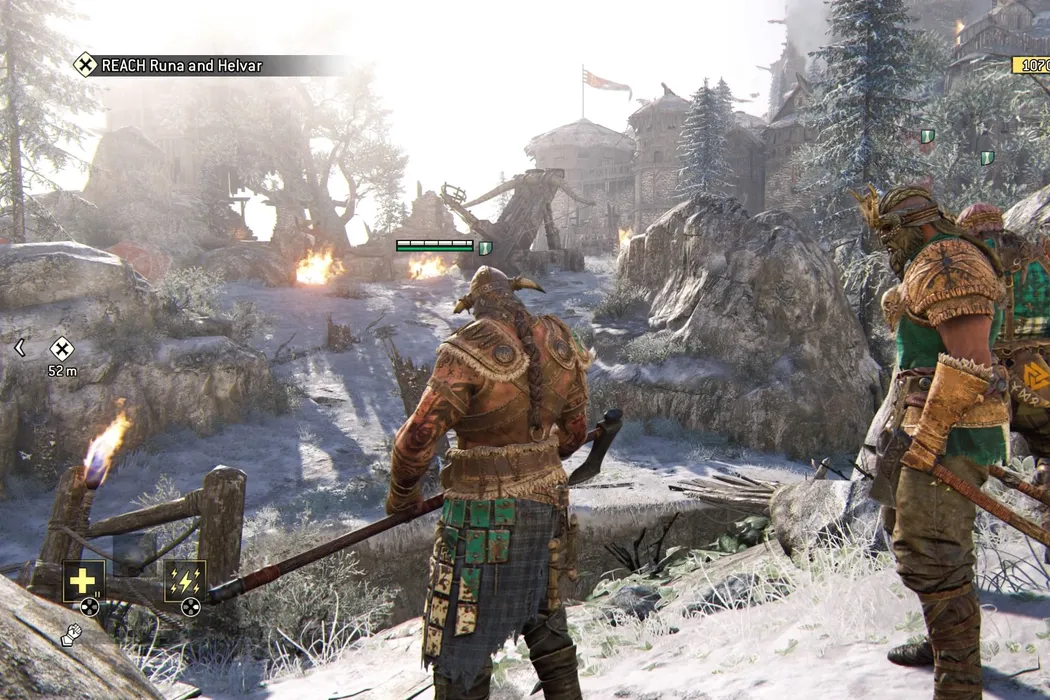Select the green shield beside the health bar
The width and height of the screenshot is (1050, 700).
click(x=485, y=246)
